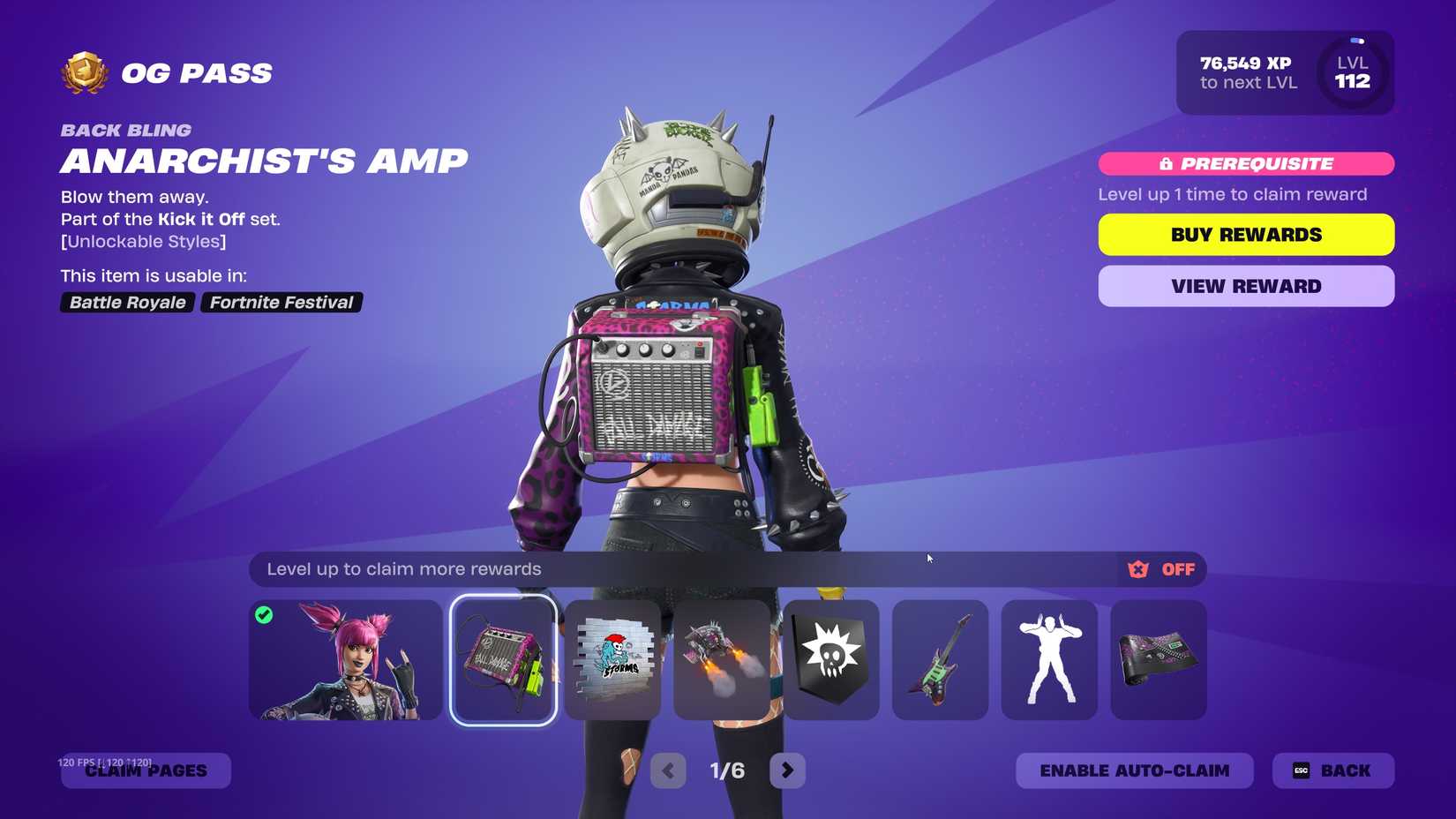The image size is (1456, 819).
Task: Select the Fortnite Festival tag
Action: 281,303
